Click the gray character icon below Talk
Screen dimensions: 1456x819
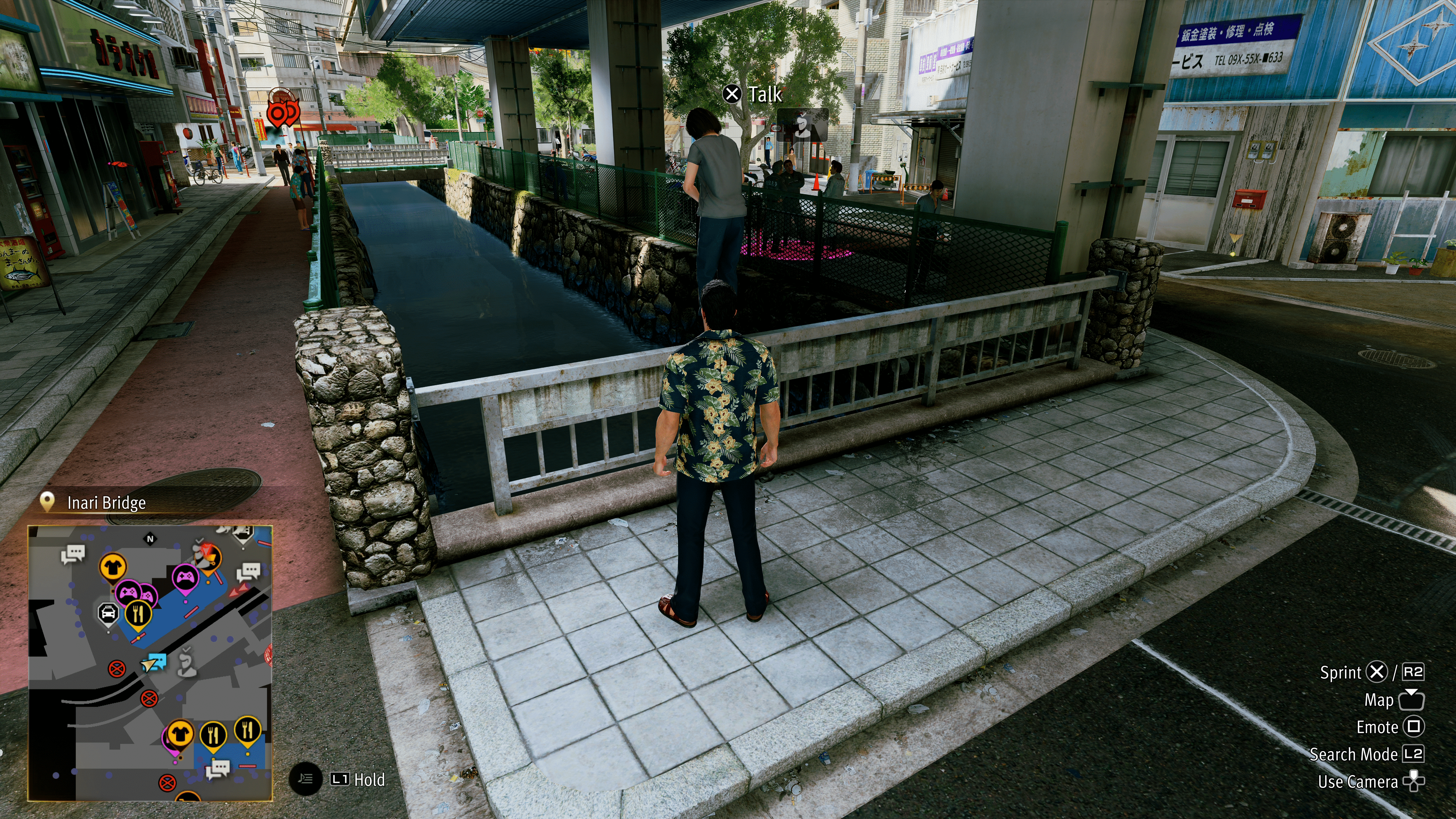802,126
